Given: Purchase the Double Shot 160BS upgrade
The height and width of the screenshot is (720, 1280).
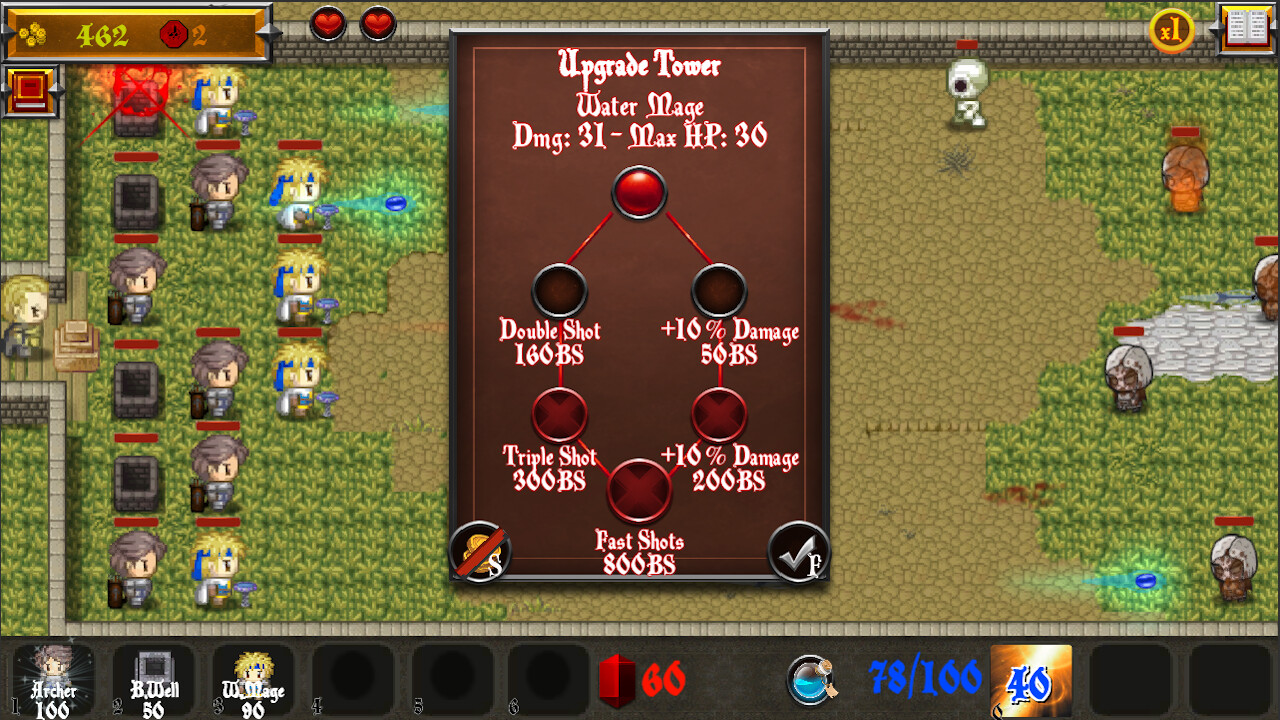Looking at the screenshot, I should (560, 290).
